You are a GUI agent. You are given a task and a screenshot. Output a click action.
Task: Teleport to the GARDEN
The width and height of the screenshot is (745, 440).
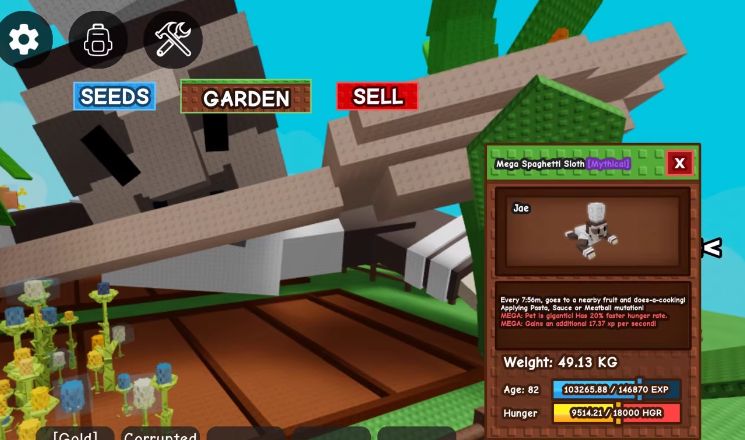(x=246, y=97)
